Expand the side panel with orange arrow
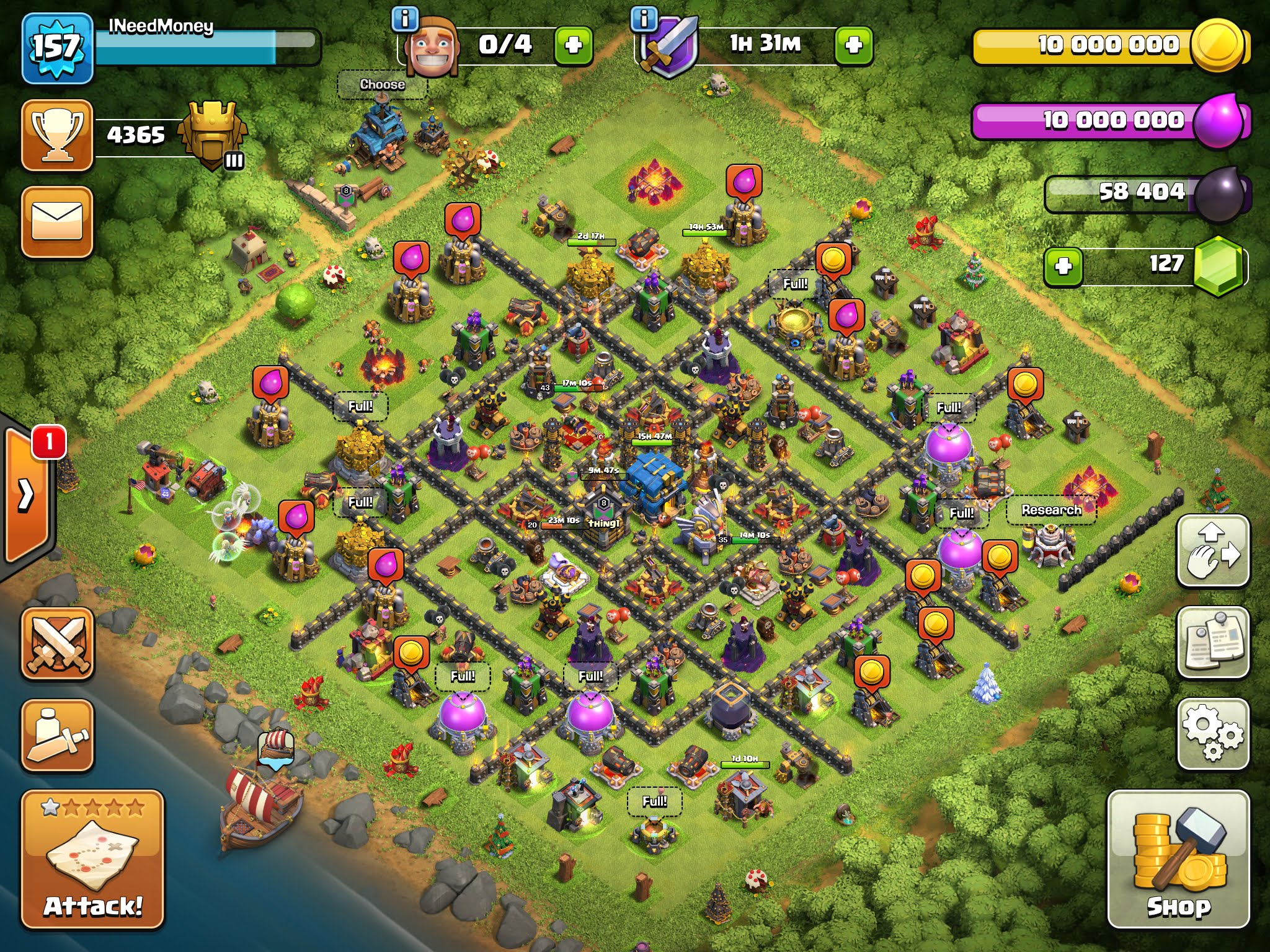Viewport: 1270px width, 952px height. [x=26, y=494]
